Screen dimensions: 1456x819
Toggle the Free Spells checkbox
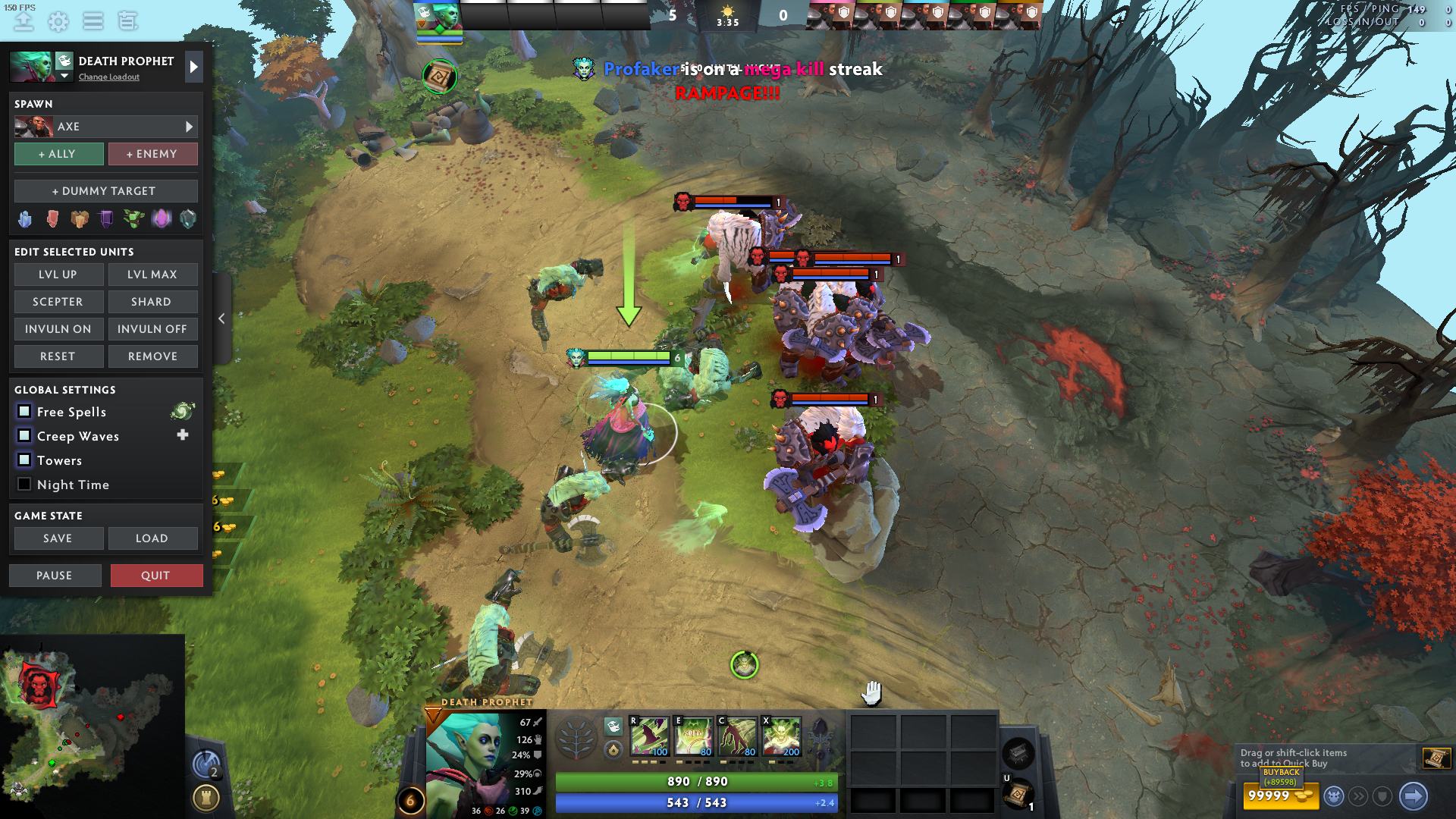24,411
